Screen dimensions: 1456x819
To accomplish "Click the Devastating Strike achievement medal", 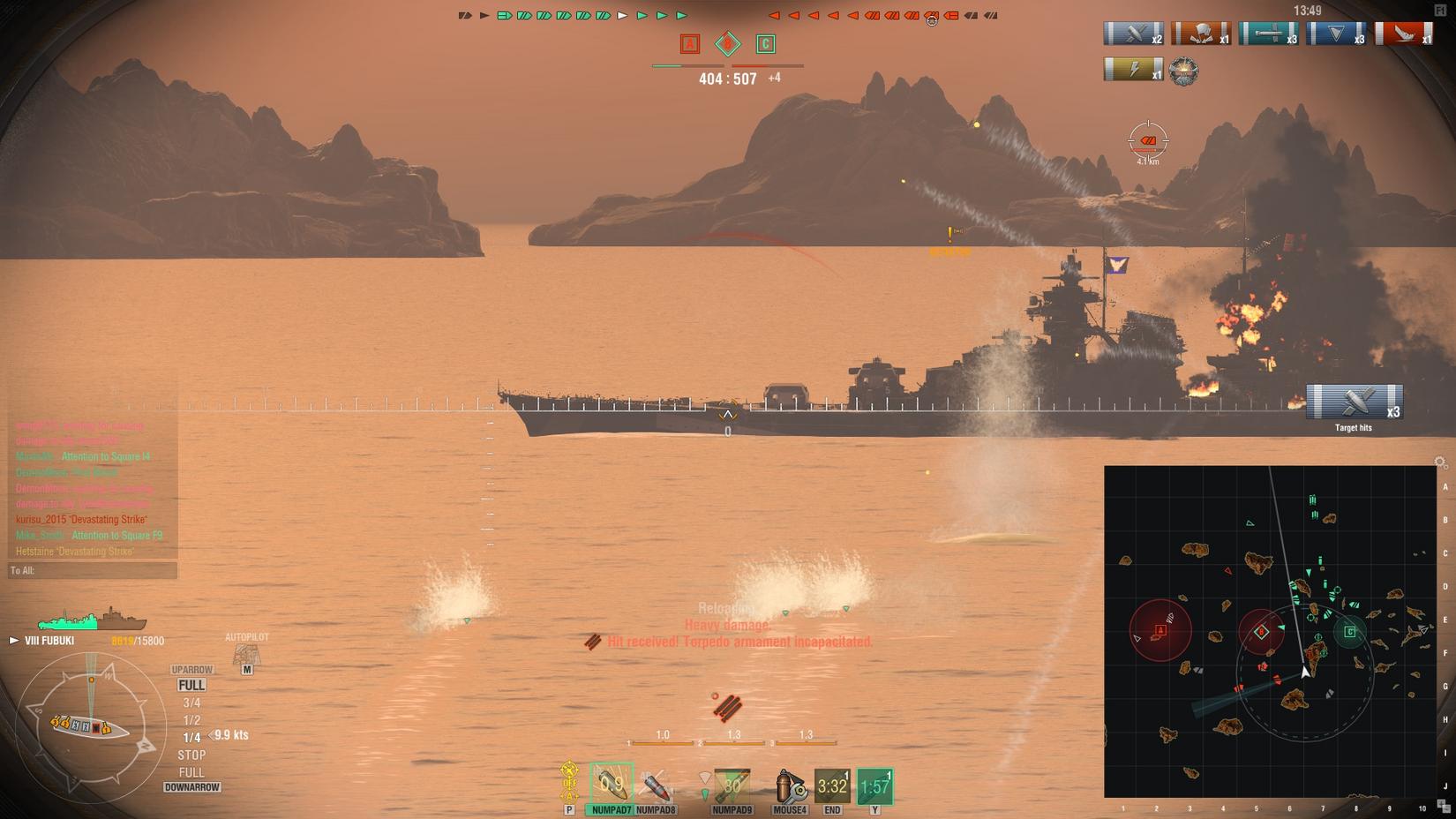I will click(1183, 71).
